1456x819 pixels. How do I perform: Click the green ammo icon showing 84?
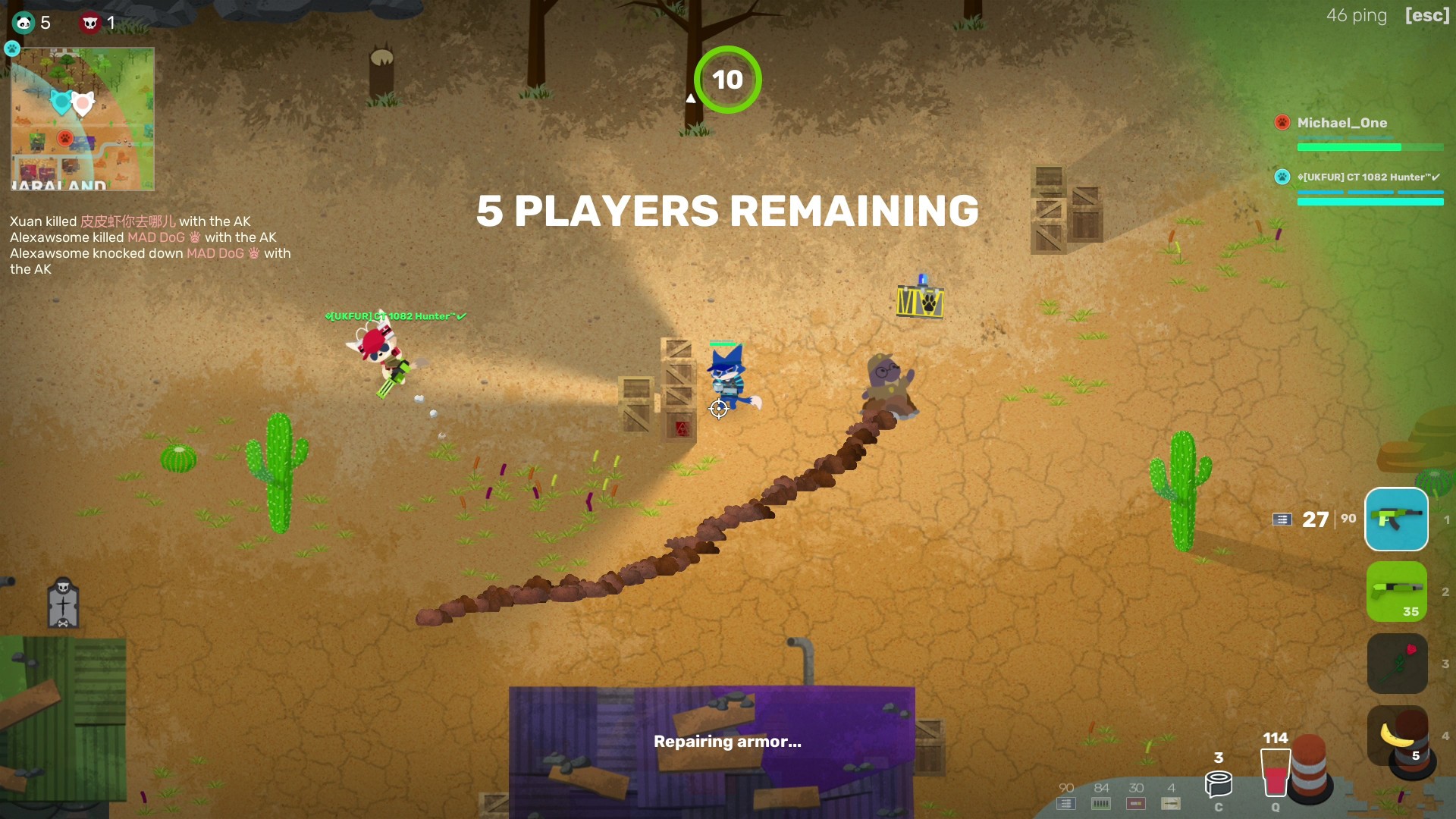point(1101,803)
